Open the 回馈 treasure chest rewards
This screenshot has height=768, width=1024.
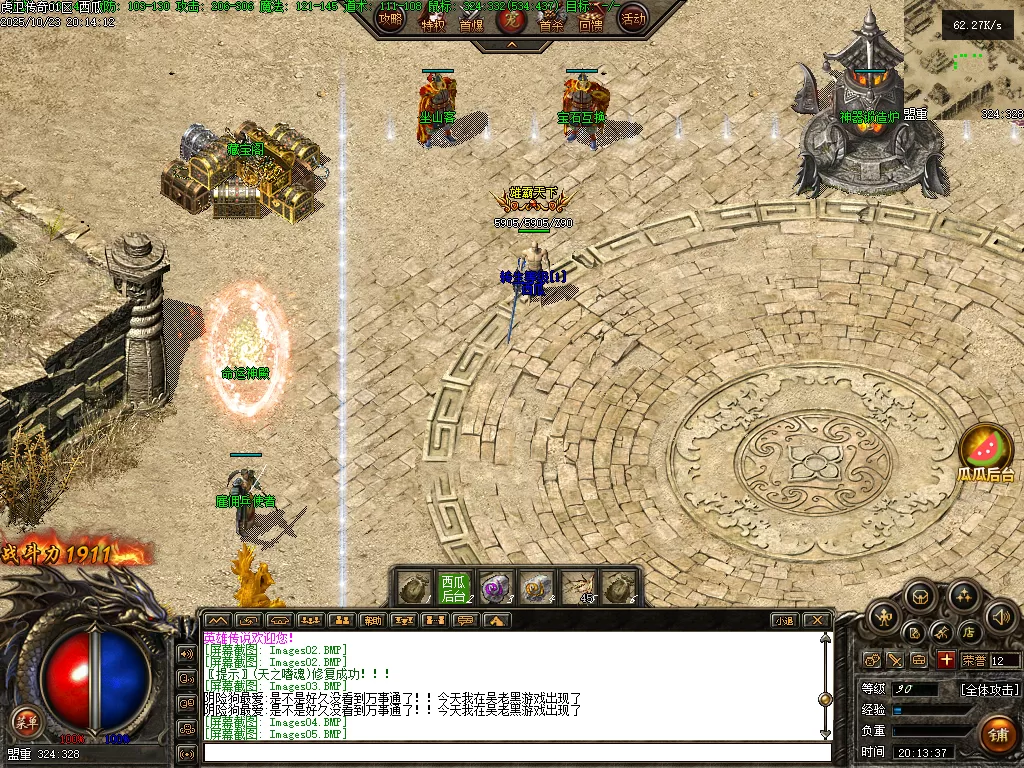pos(591,20)
